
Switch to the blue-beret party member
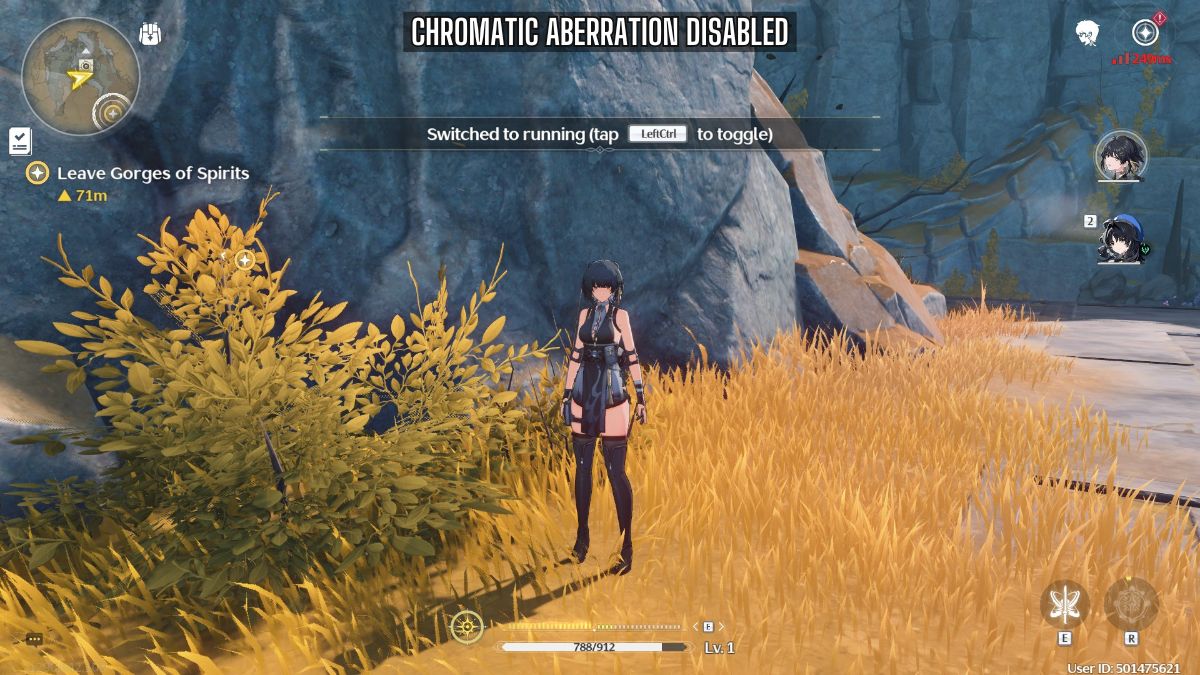(1120, 238)
